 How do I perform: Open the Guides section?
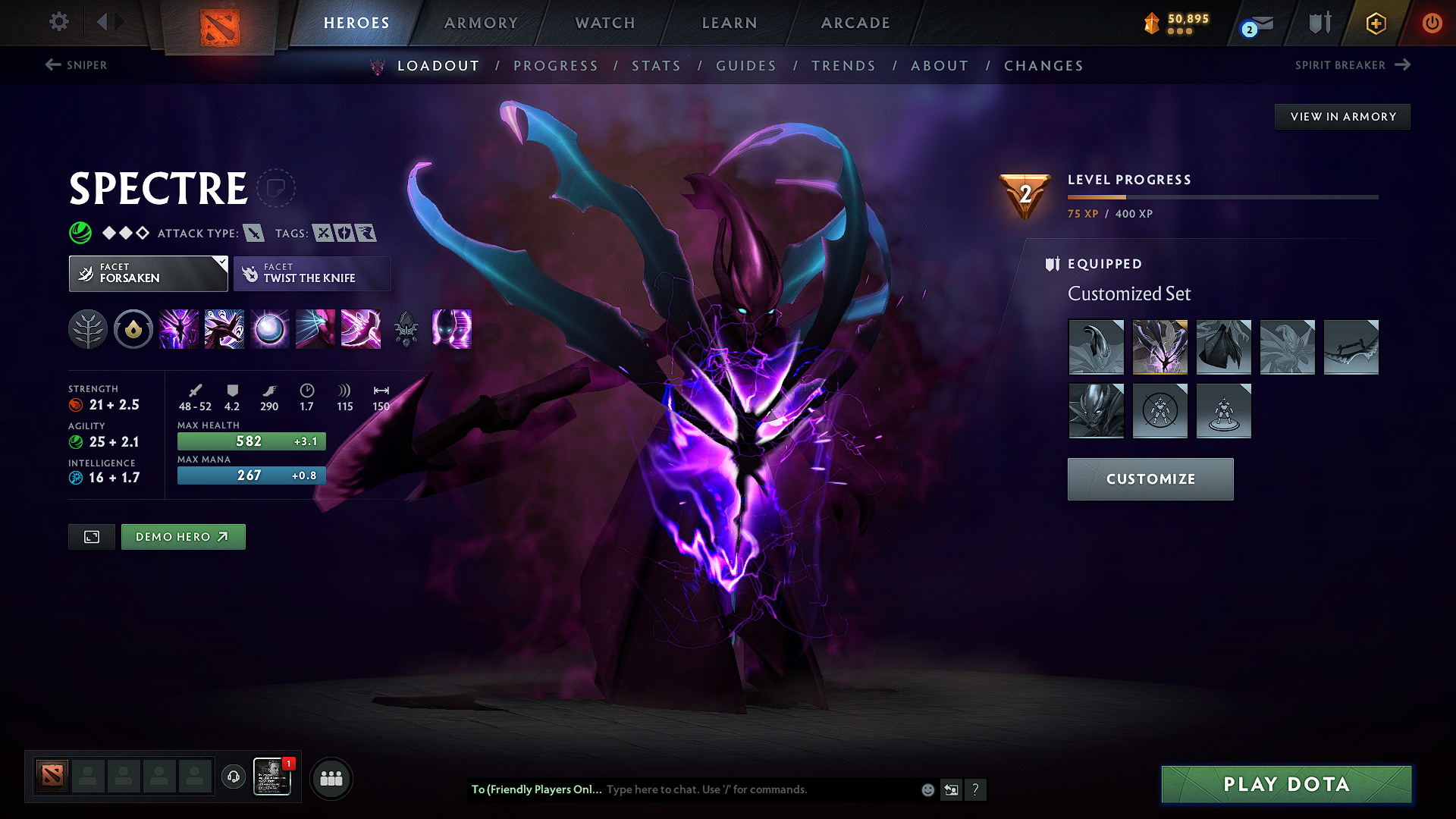pos(746,66)
